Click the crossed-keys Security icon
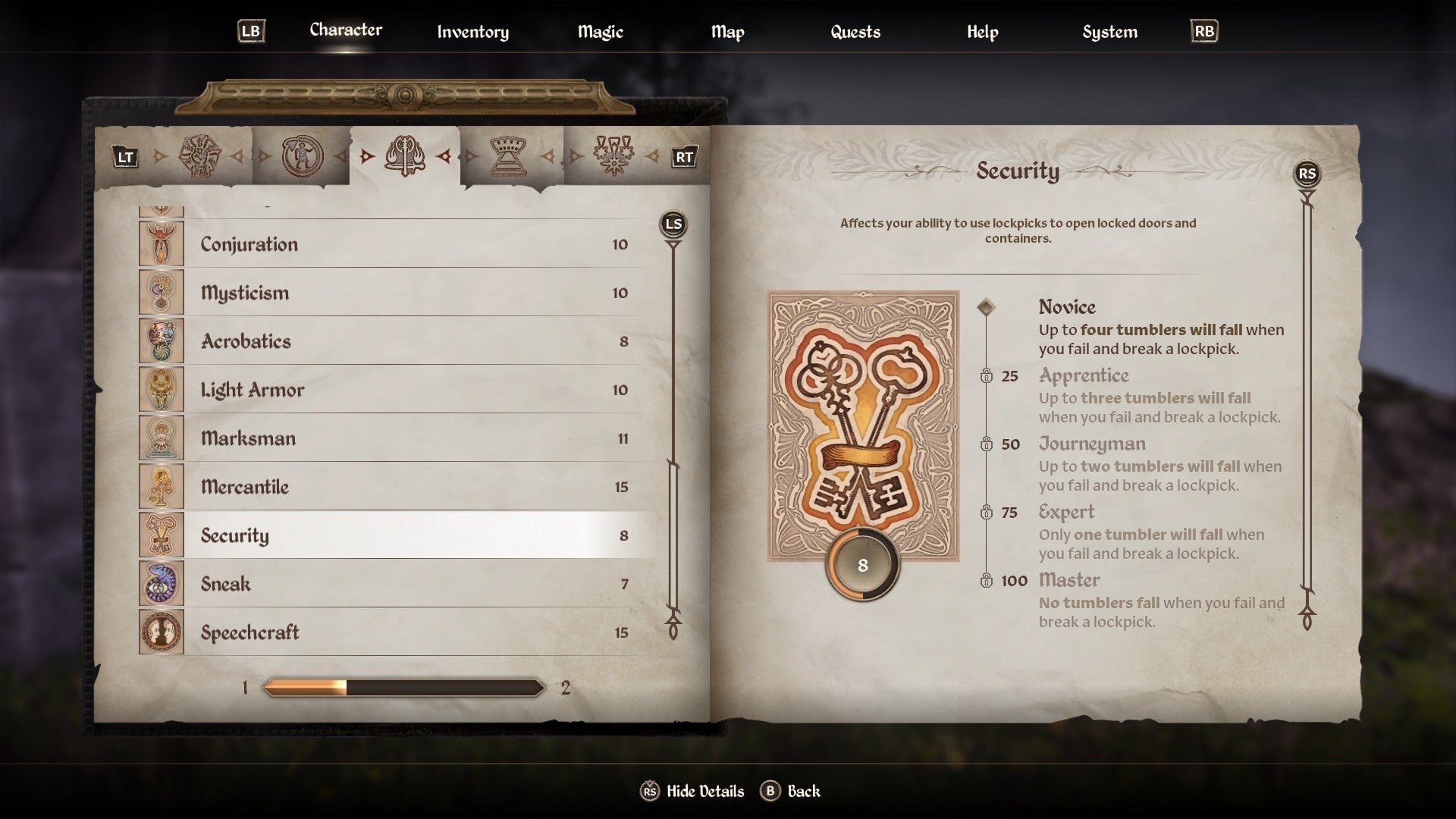The image size is (1456, 819). pyautogui.click(x=162, y=535)
